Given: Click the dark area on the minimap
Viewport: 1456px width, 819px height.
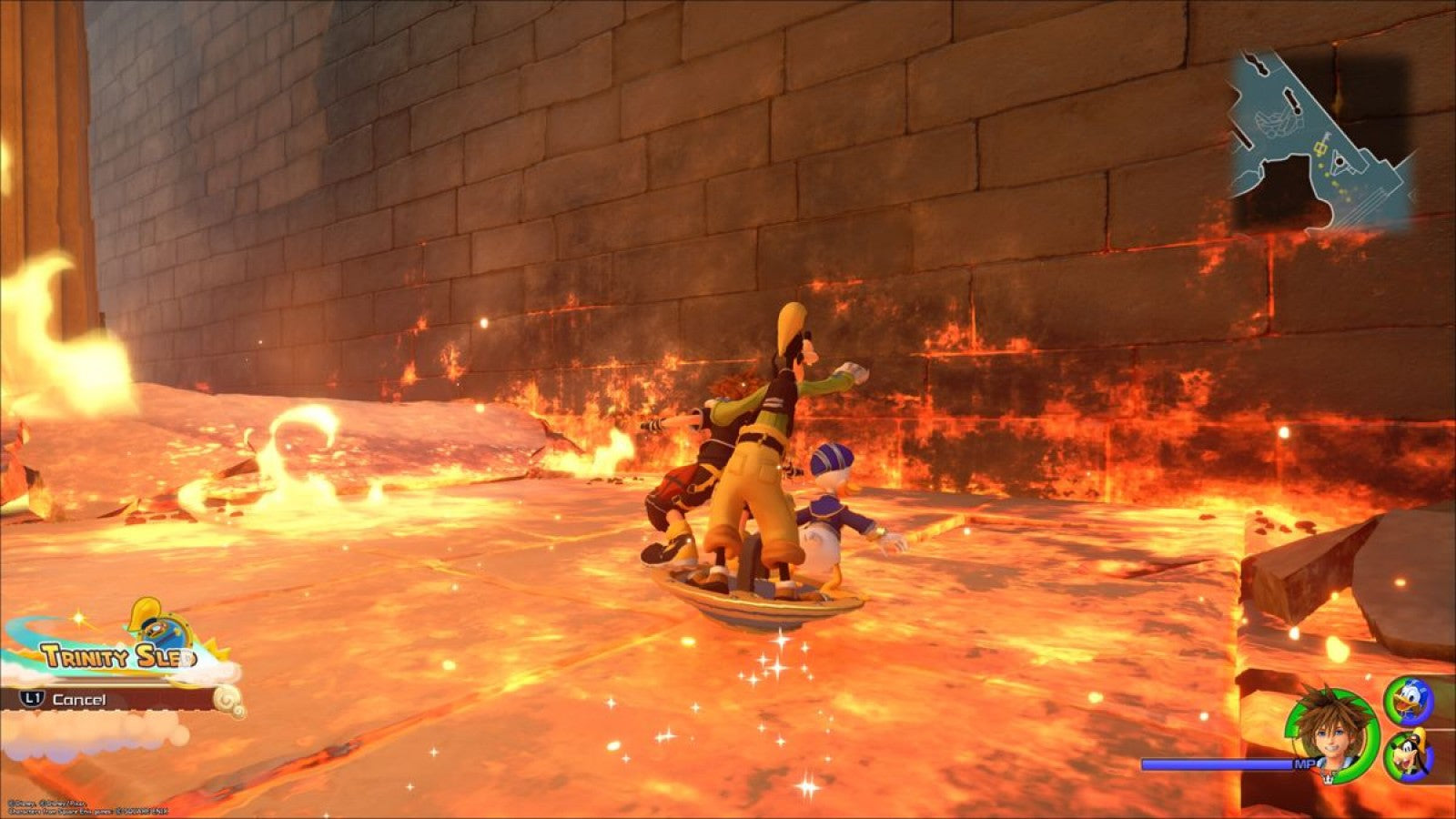Looking at the screenshot, I should click(x=1286, y=182).
